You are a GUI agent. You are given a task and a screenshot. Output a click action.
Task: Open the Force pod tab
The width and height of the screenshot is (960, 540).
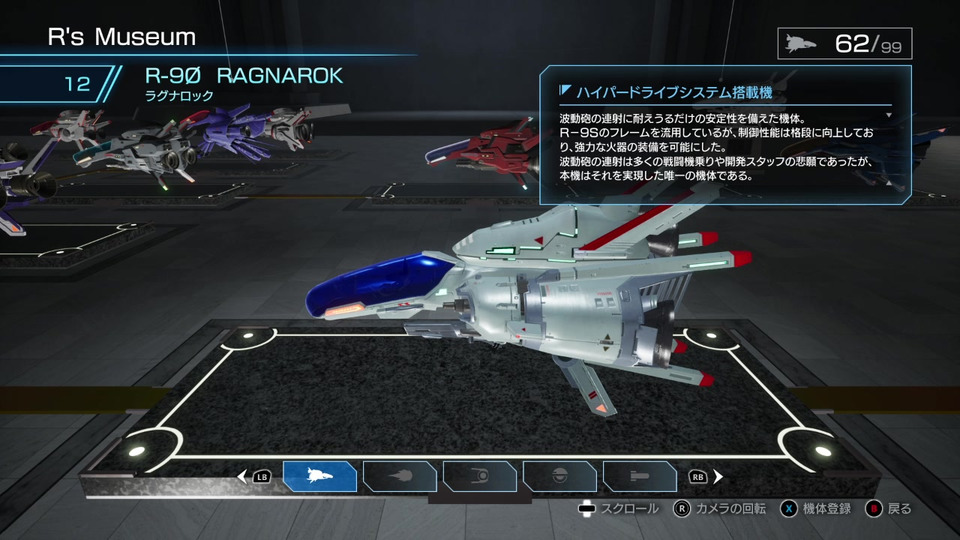[x=480, y=476]
